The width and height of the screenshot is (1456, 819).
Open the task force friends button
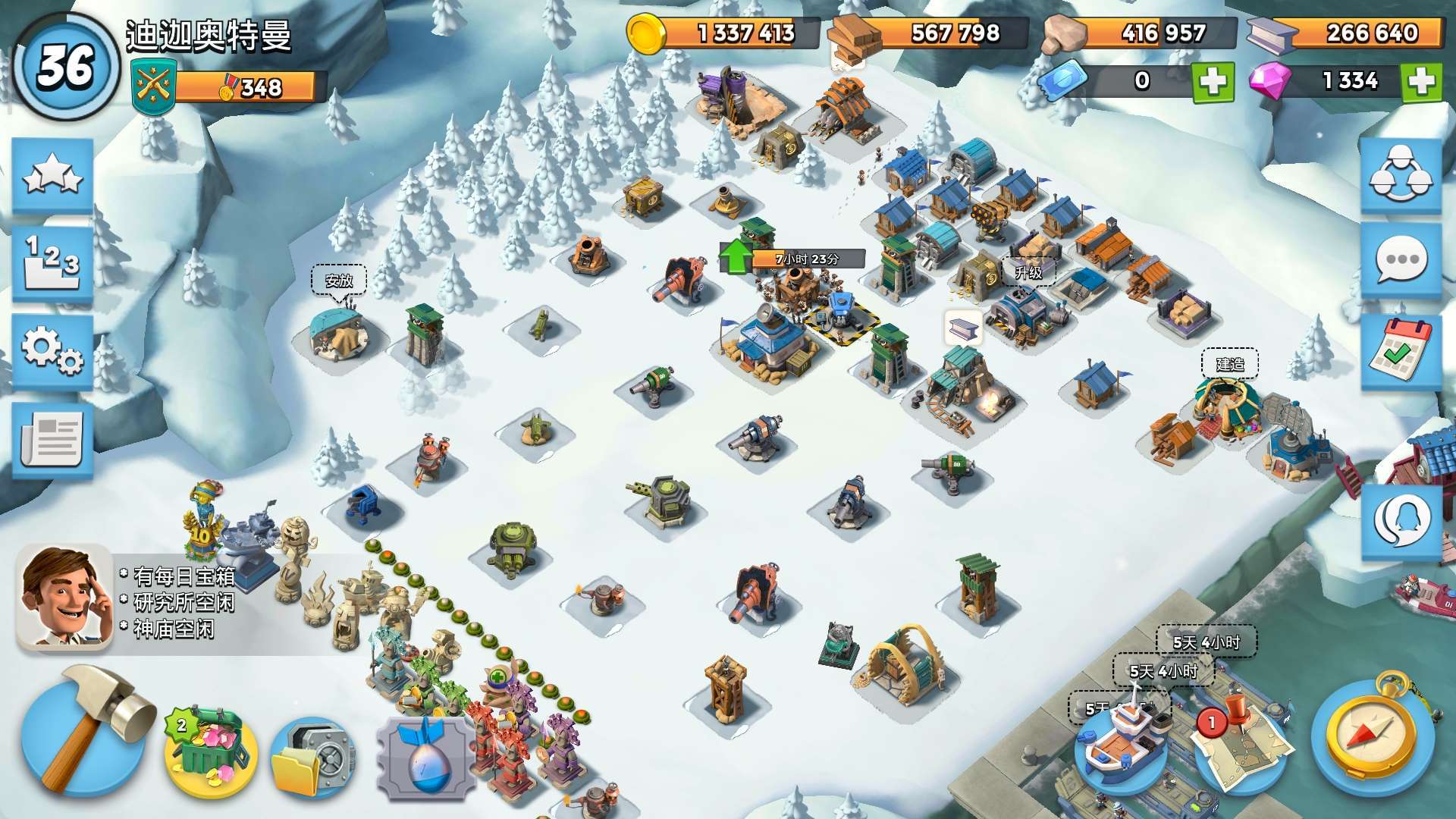click(x=1400, y=176)
